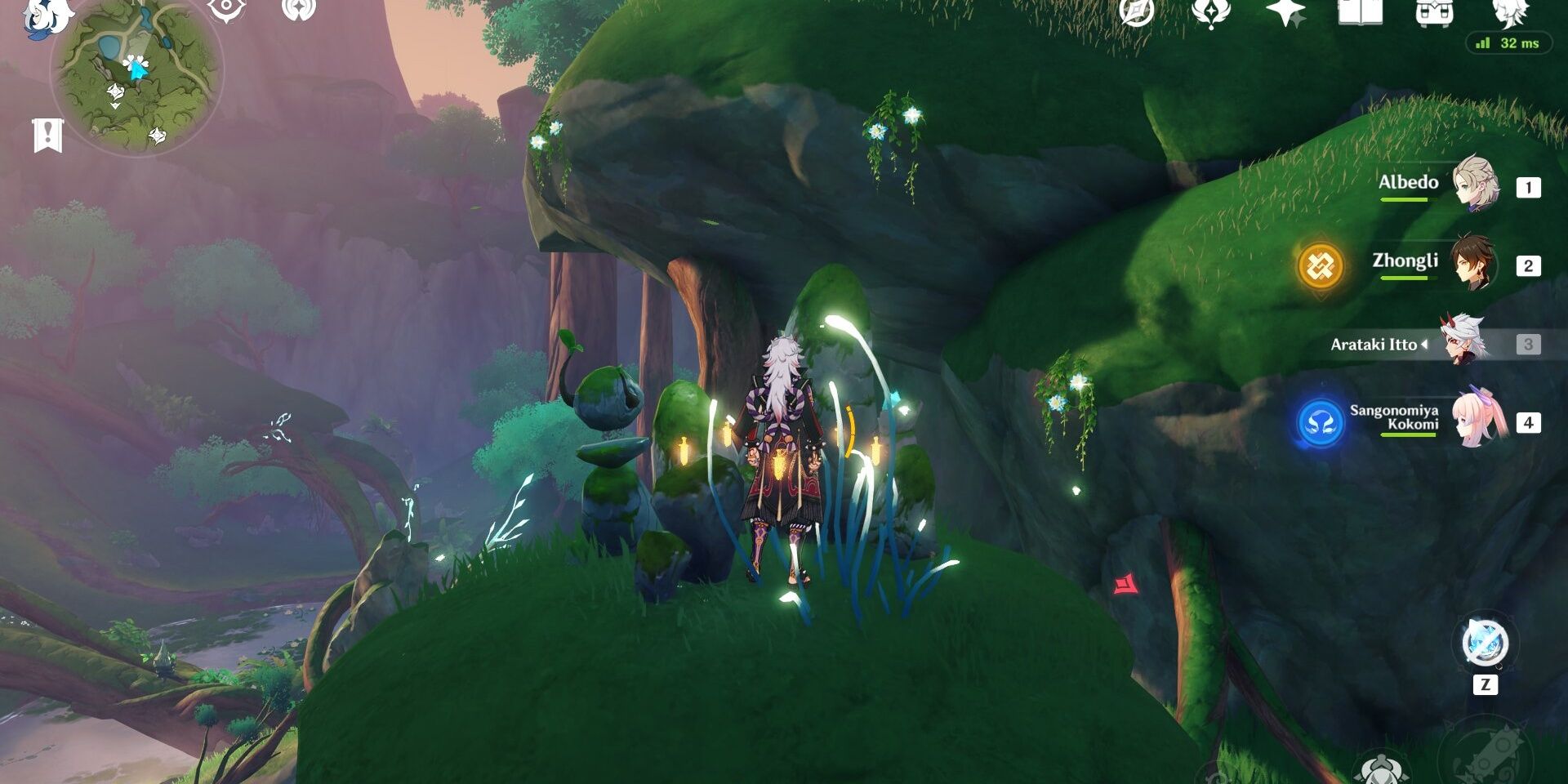Viewport: 1568px width, 784px height.
Task: Collapse Arataki Itto's entry via the left arrow
Action: (x=1423, y=344)
